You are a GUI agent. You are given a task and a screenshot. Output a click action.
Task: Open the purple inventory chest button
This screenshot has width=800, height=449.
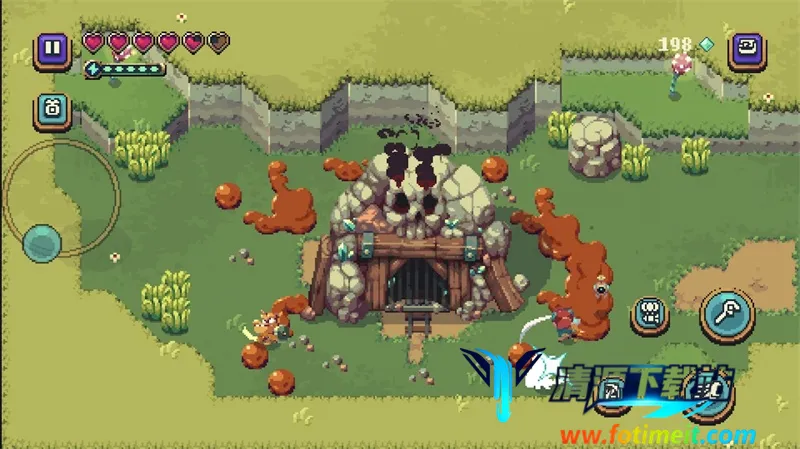746,49
